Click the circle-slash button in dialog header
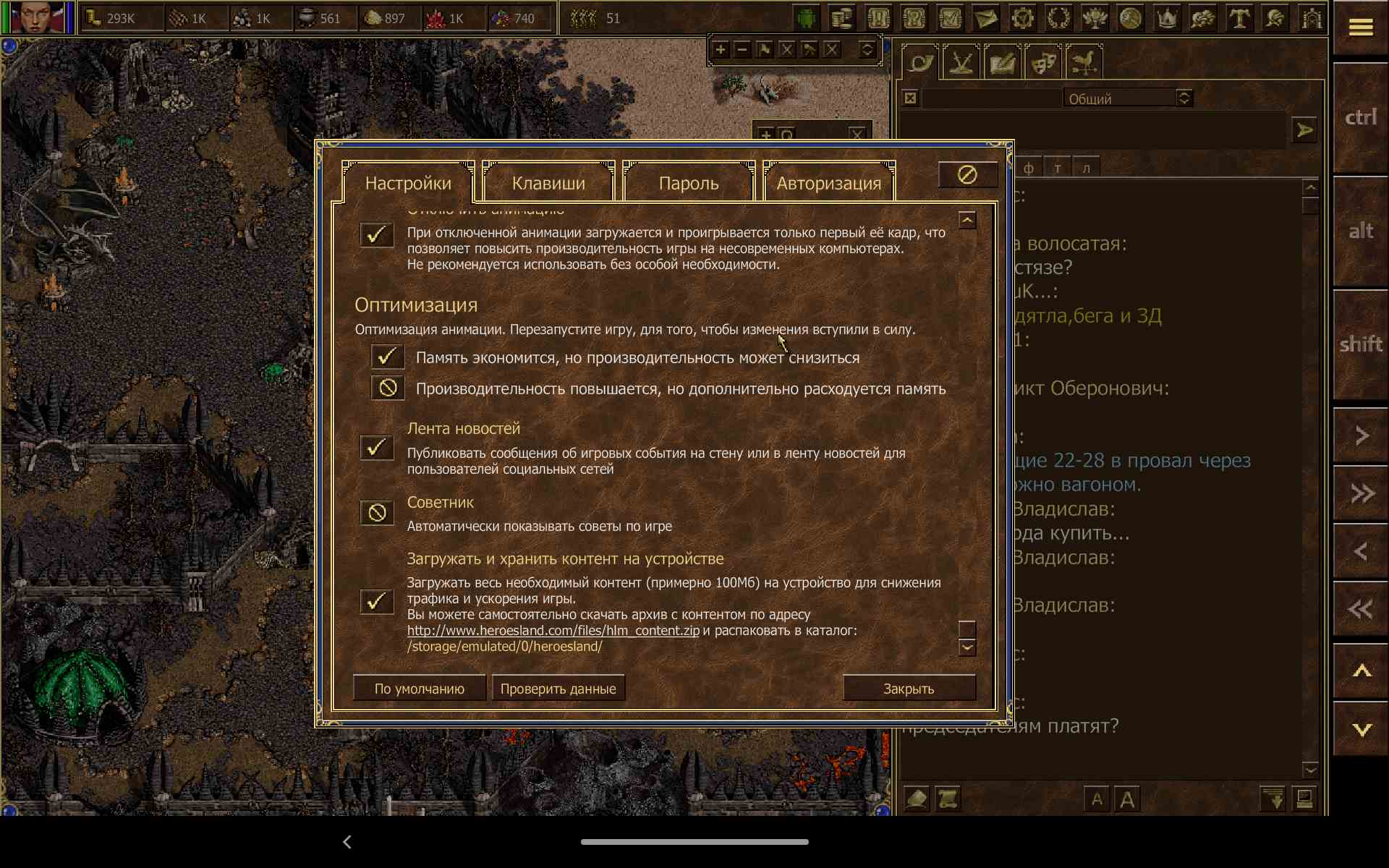Image resolution: width=1389 pixels, height=868 pixels. 967,175
